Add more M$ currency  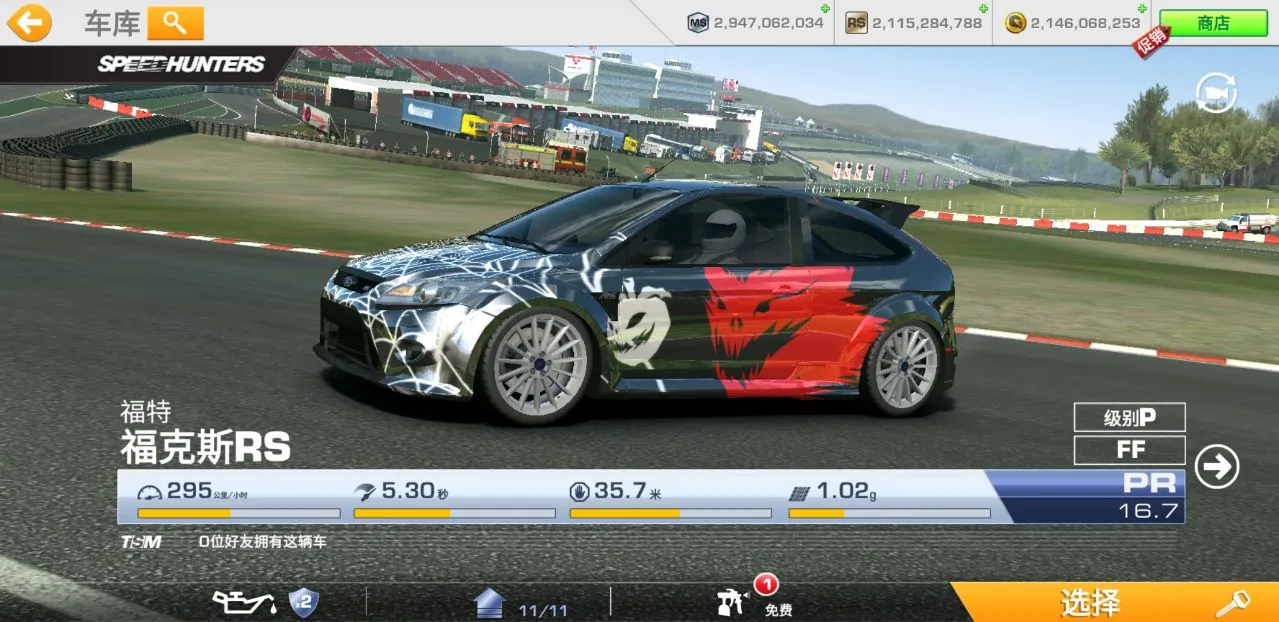click(824, 9)
